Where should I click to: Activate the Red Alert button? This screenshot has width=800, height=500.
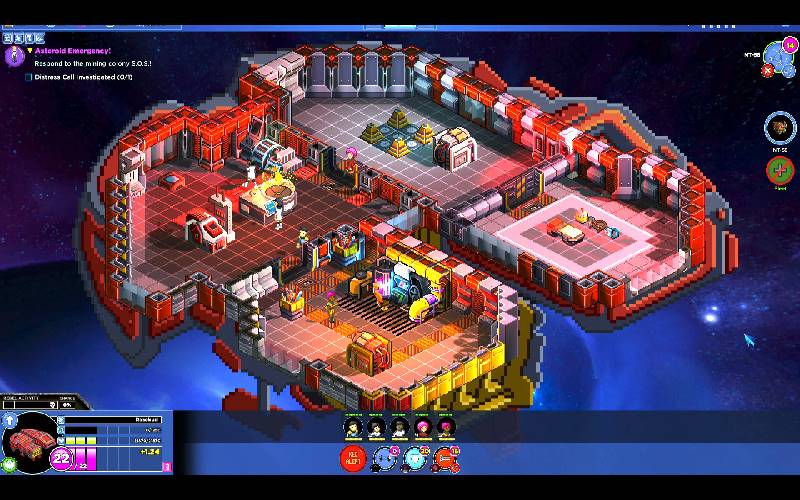(353, 459)
